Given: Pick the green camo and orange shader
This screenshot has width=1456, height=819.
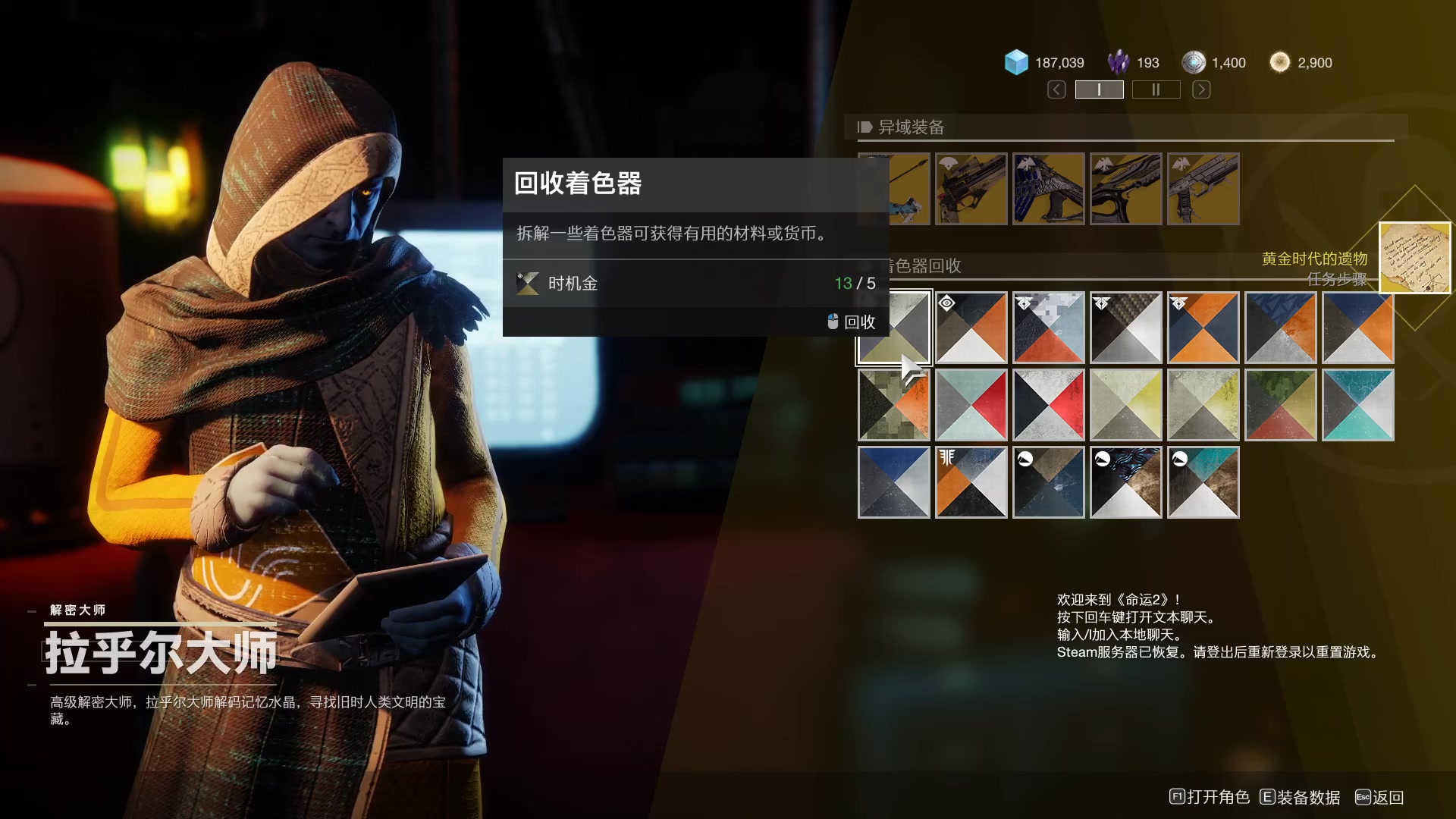Looking at the screenshot, I should click(894, 405).
